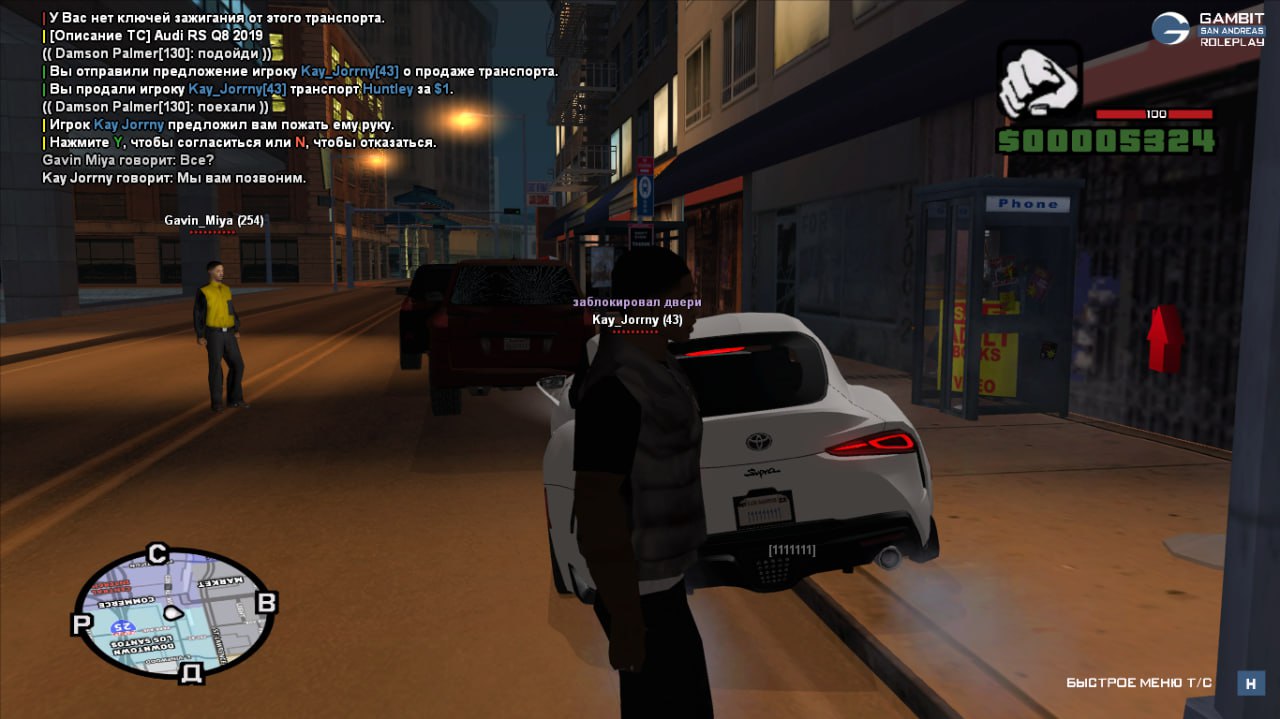This screenshot has height=719, width=1280.
Task: Select Gavin_Miya's player name tag
Action: [214, 220]
